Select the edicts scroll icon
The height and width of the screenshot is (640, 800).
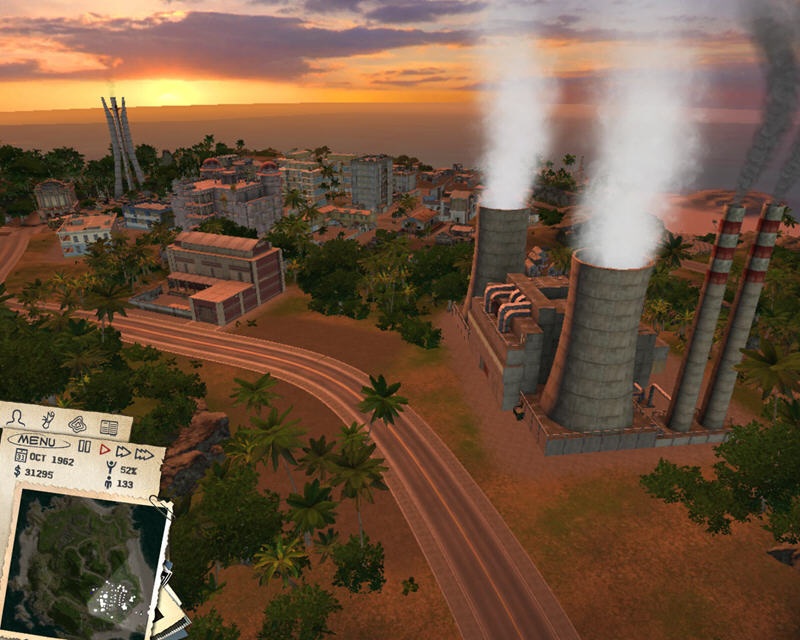(47, 418)
